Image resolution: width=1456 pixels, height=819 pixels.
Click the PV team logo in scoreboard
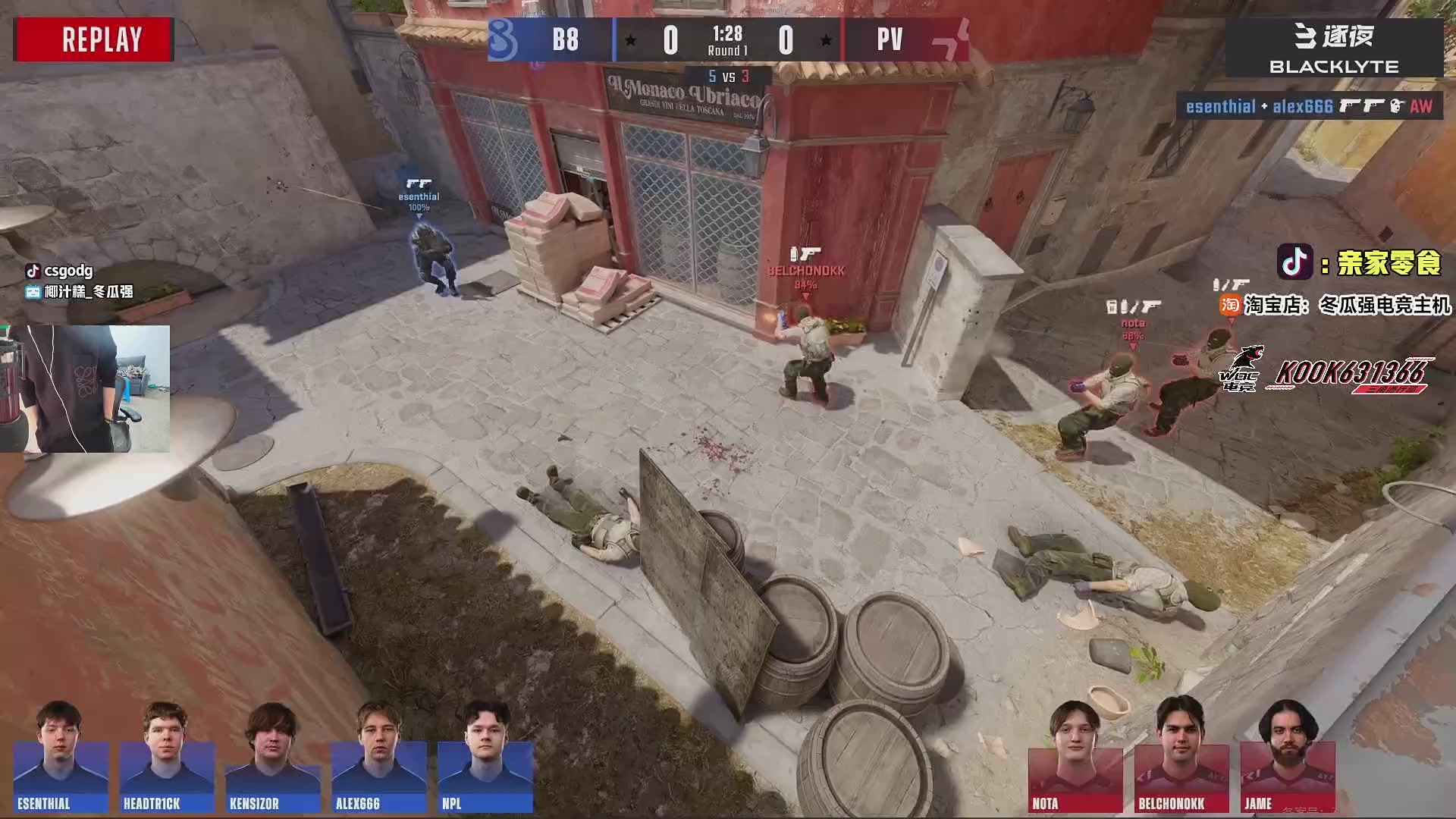(951, 41)
